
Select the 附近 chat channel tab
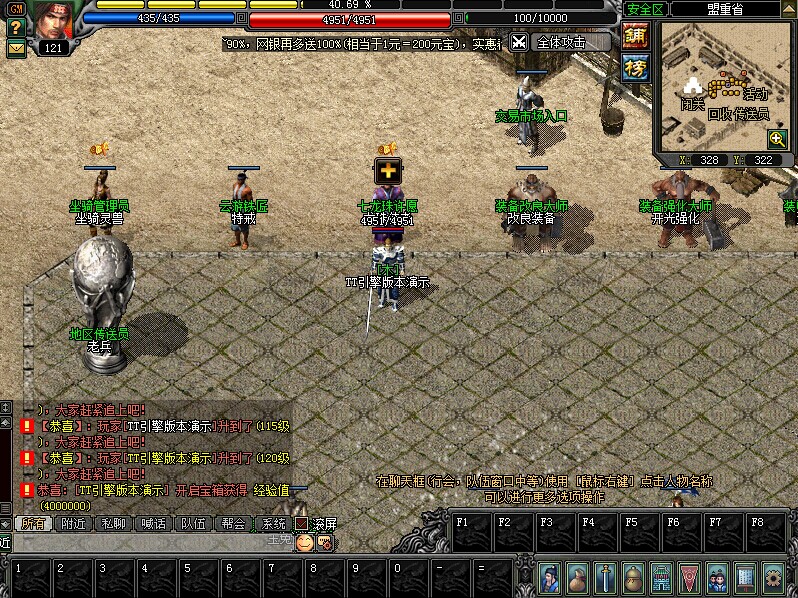coord(73,523)
